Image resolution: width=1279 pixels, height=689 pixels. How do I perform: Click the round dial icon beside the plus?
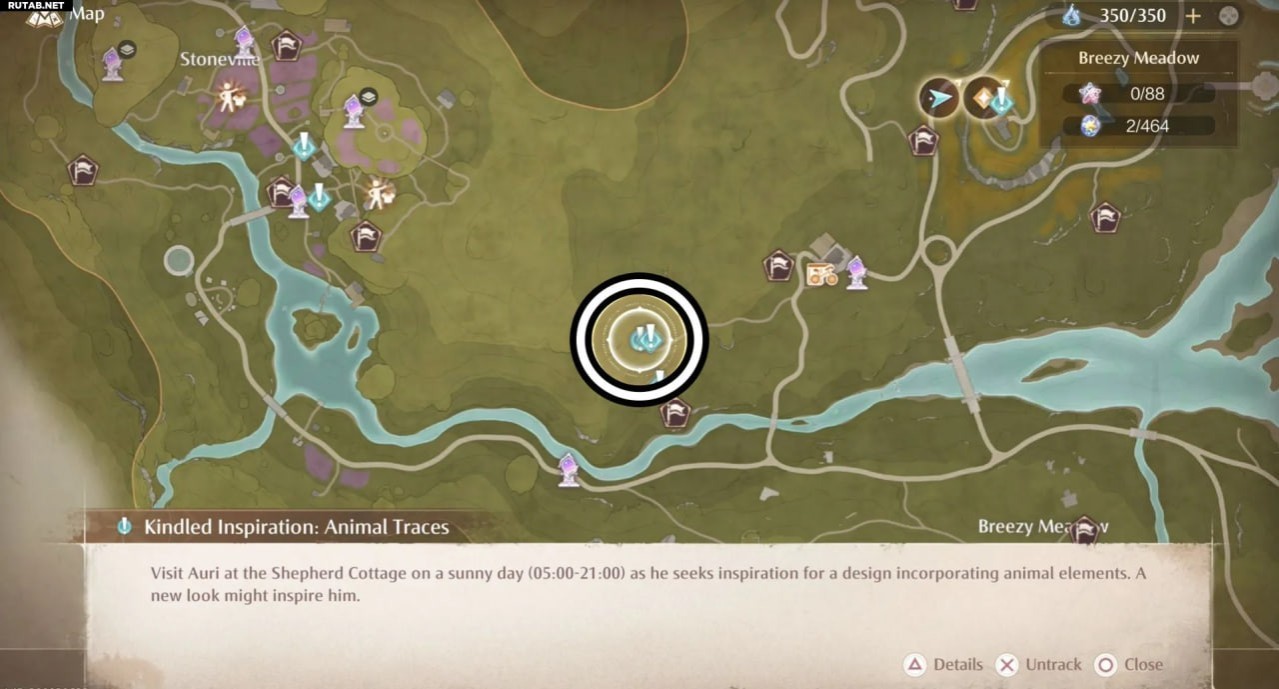pyautogui.click(x=1229, y=15)
